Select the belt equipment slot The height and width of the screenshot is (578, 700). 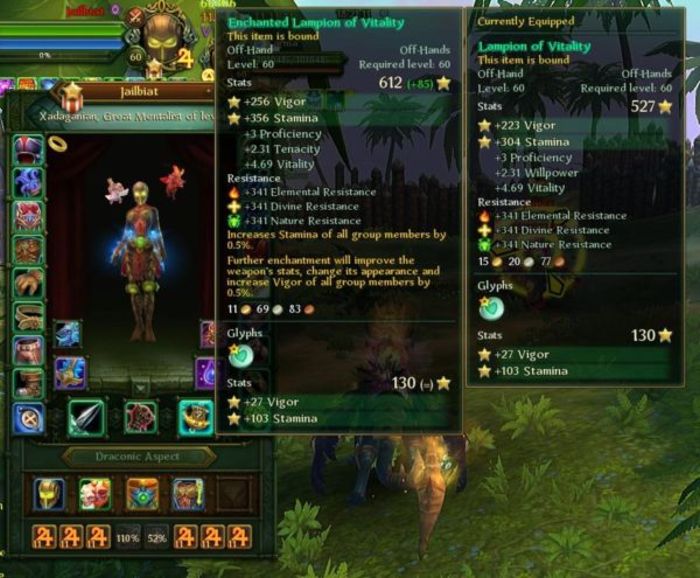pos(28,317)
